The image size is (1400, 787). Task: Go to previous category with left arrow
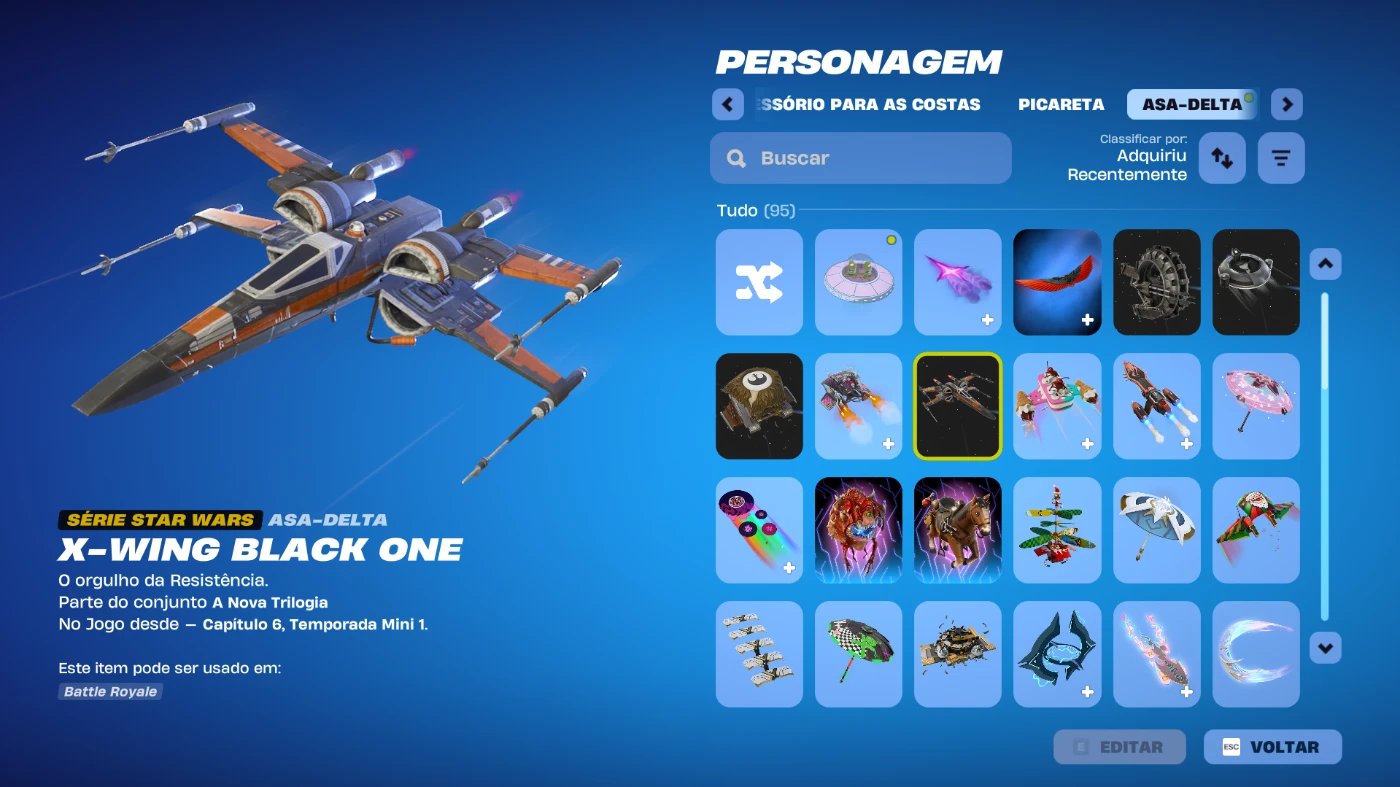(x=728, y=104)
